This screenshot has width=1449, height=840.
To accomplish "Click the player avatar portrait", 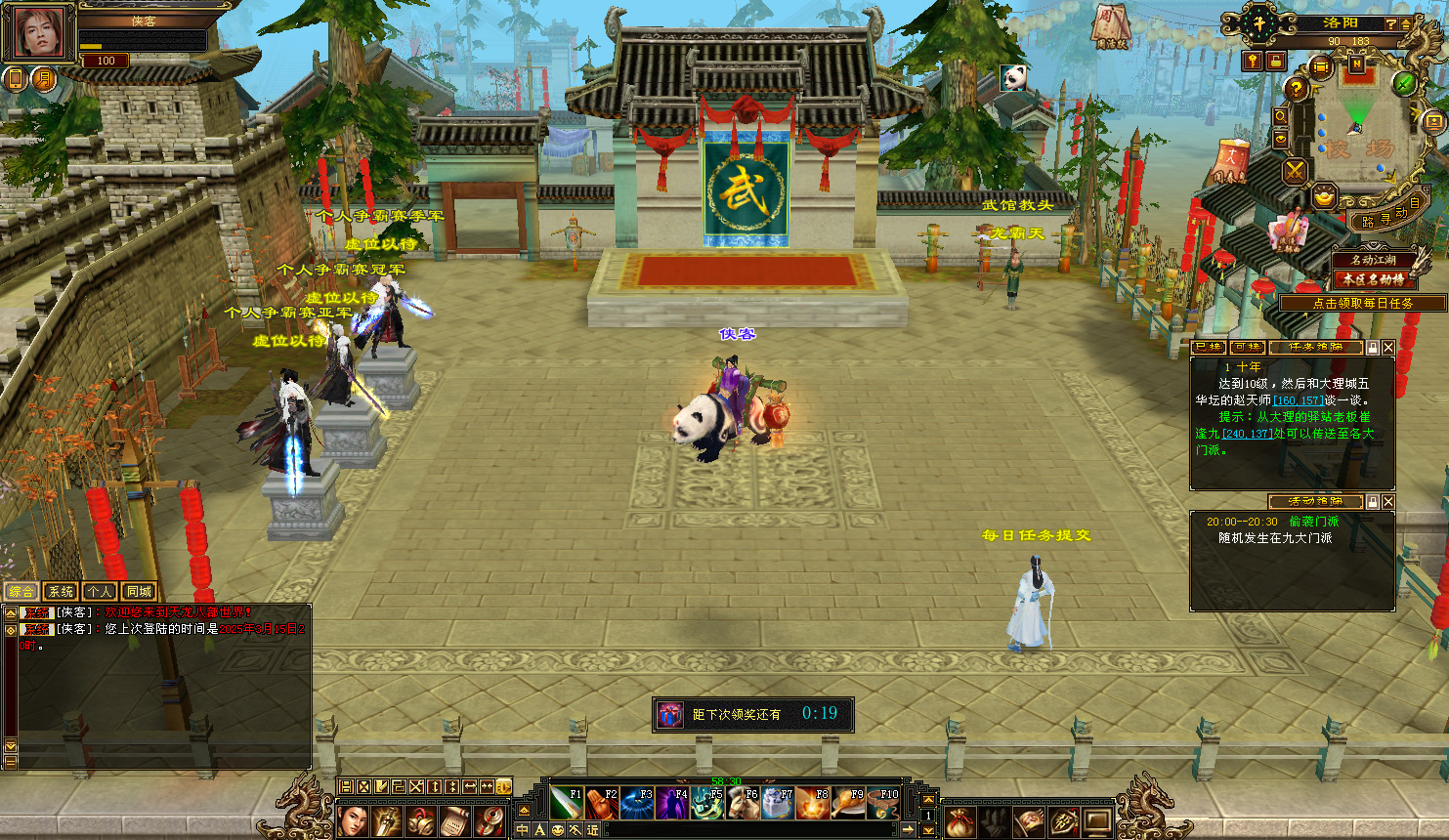I will pos(39,33).
